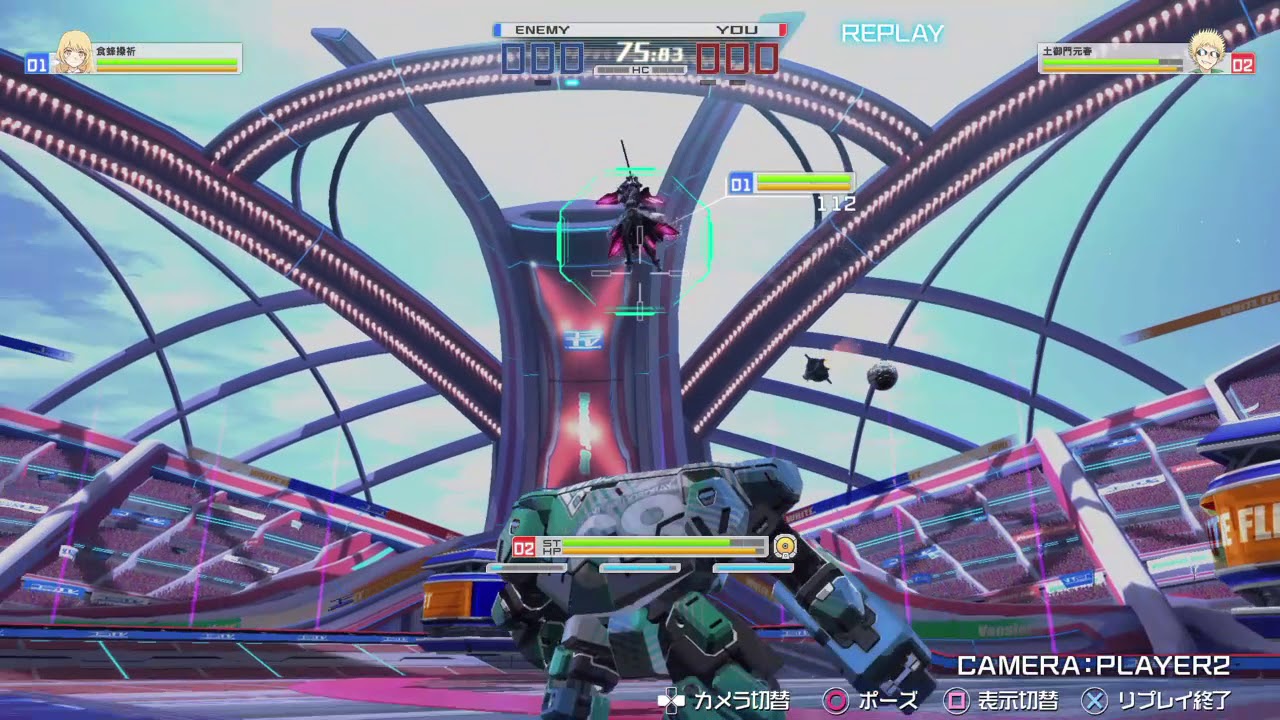Select the blonde girl portrait of player 01
Screen dimensions: 1280x720
coord(74,53)
